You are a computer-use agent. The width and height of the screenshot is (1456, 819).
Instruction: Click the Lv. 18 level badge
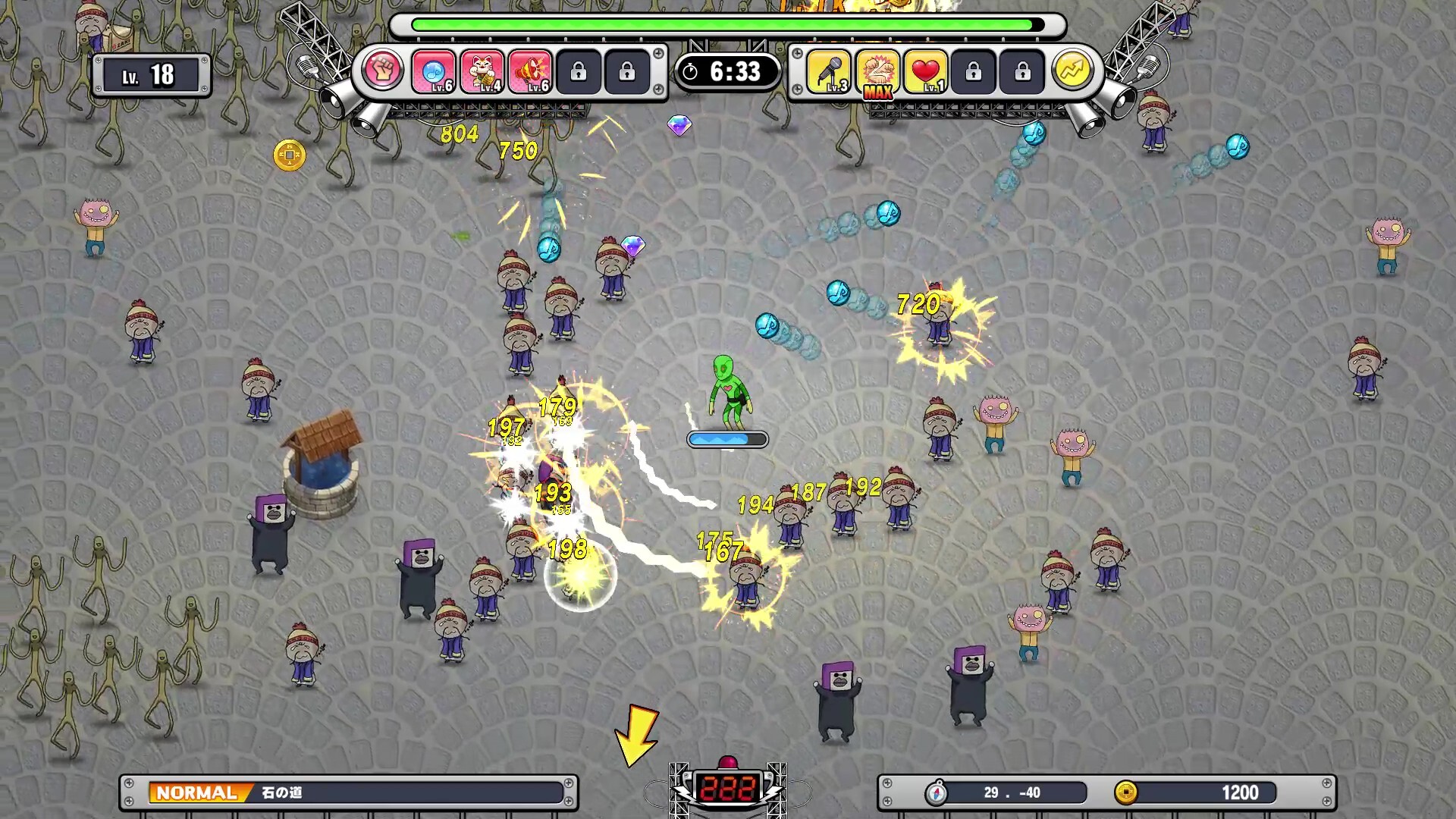tap(152, 74)
